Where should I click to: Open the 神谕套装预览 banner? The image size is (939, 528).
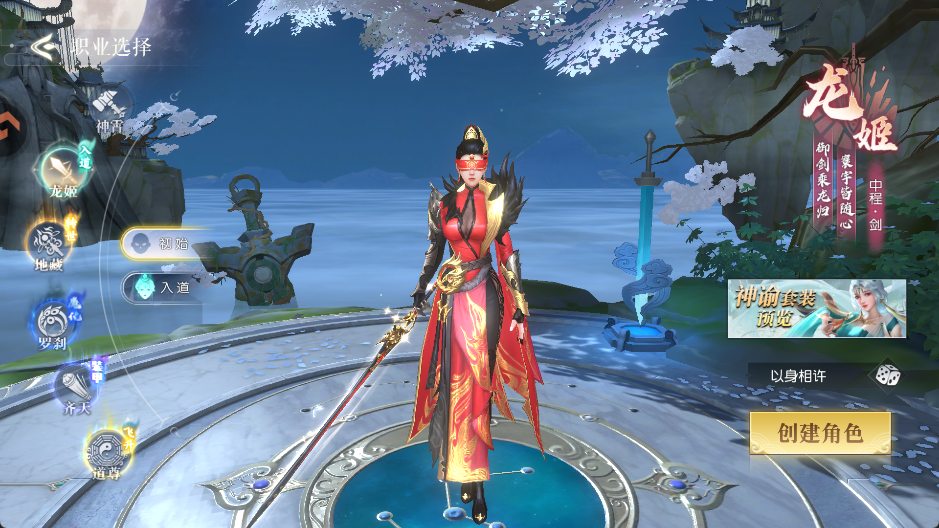816,308
